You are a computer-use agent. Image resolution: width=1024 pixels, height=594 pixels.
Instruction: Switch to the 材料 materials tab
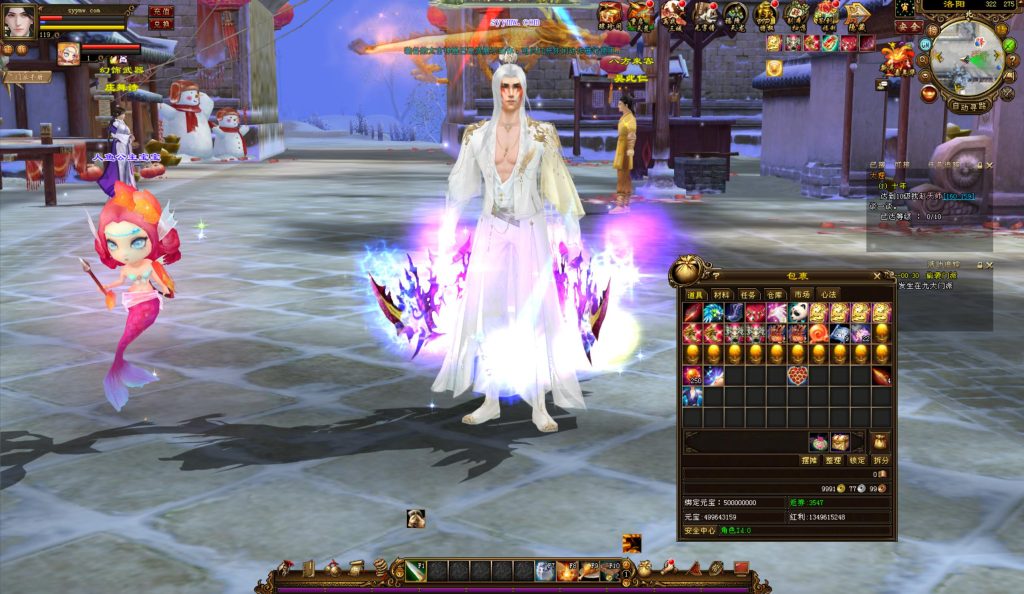click(721, 295)
